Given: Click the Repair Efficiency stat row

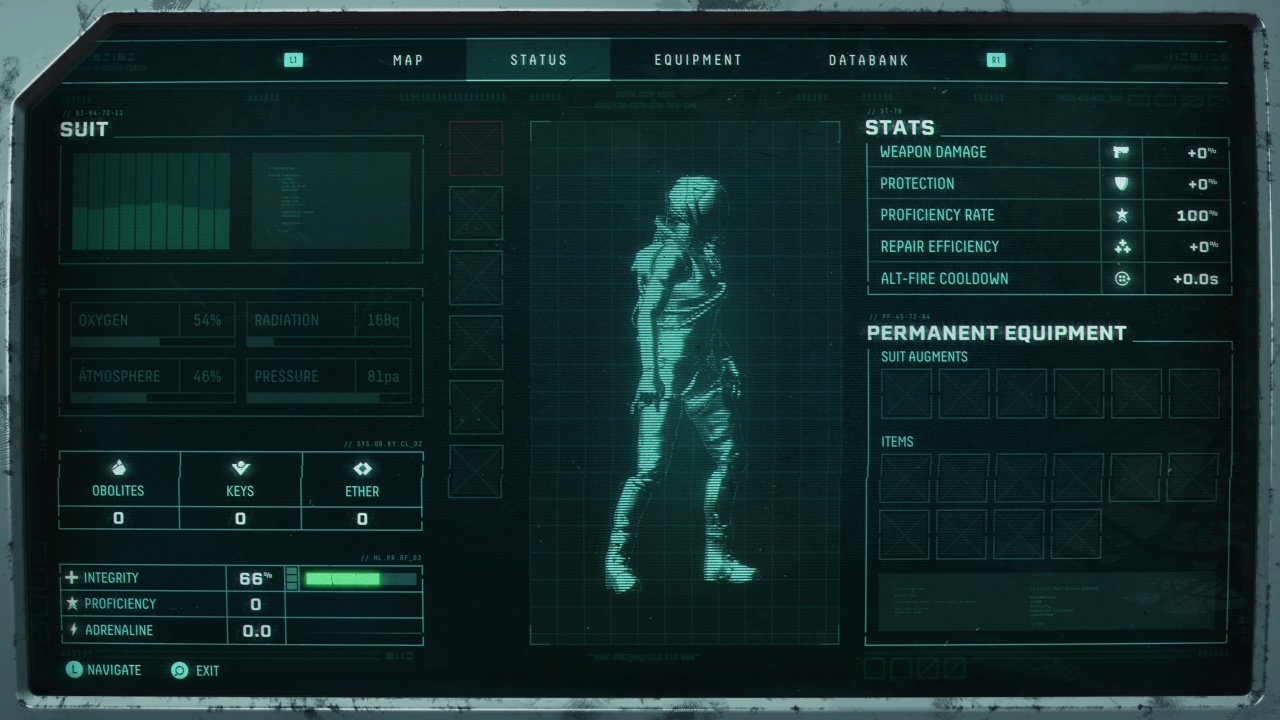Looking at the screenshot, I should coord(1047,247).
